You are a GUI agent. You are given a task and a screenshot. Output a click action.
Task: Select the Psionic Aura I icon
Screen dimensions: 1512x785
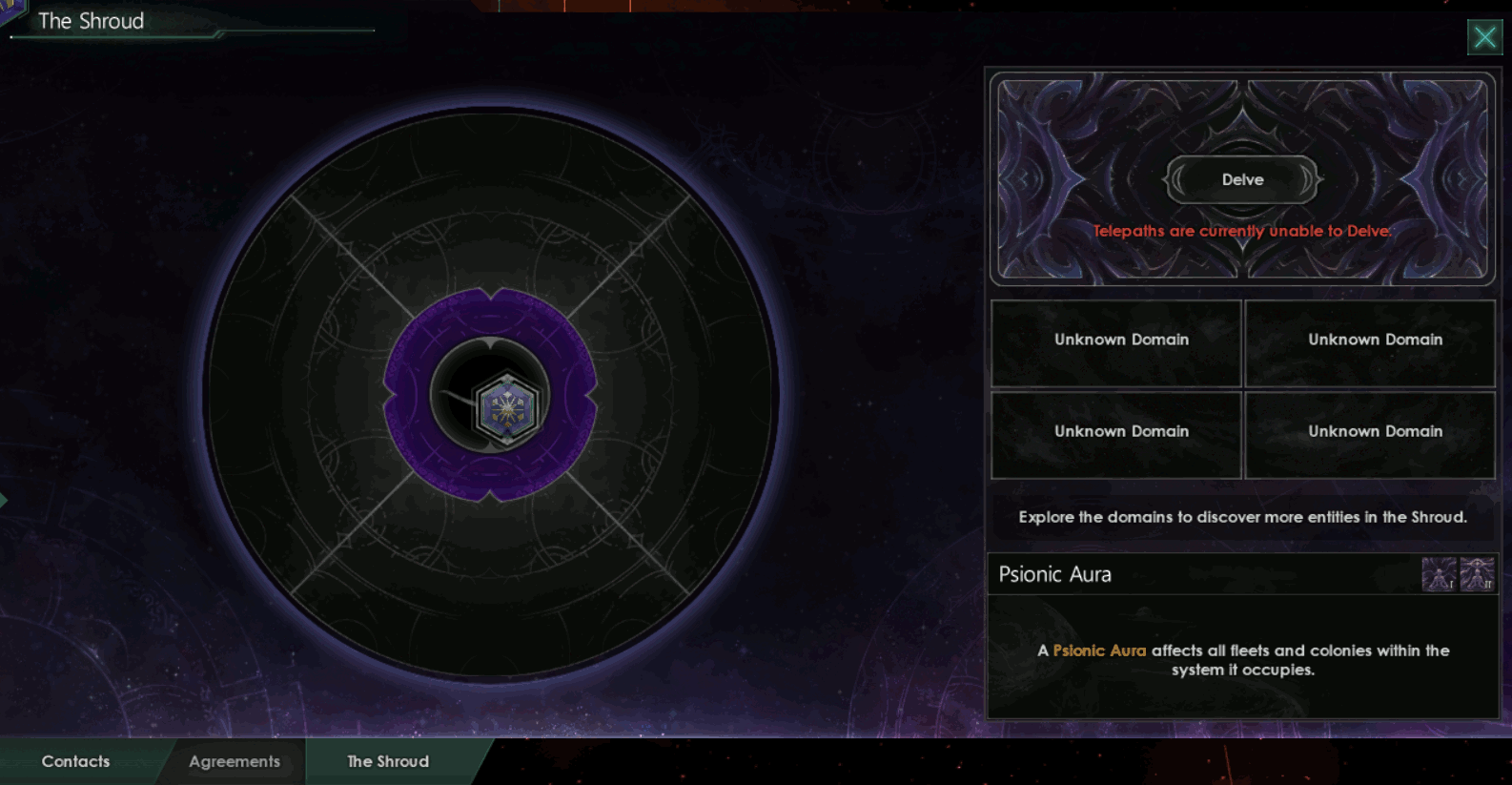click(x=1438, y=574)
